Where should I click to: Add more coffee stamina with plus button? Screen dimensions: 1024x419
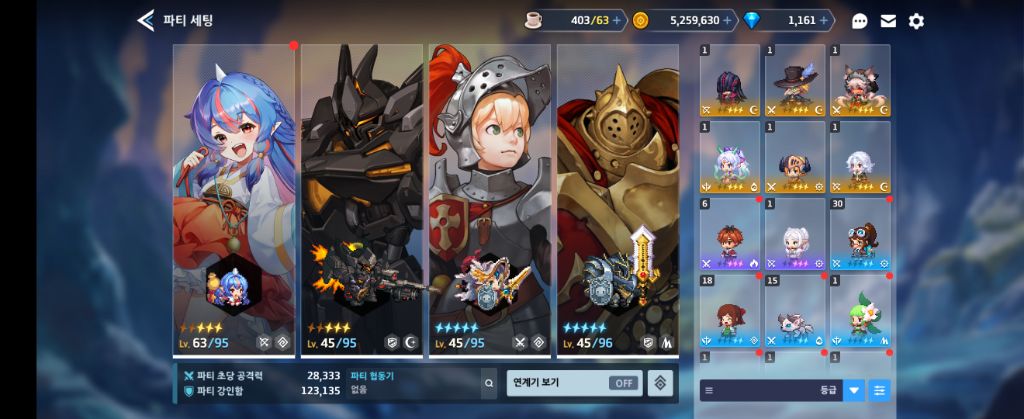[x=616, y=20]
